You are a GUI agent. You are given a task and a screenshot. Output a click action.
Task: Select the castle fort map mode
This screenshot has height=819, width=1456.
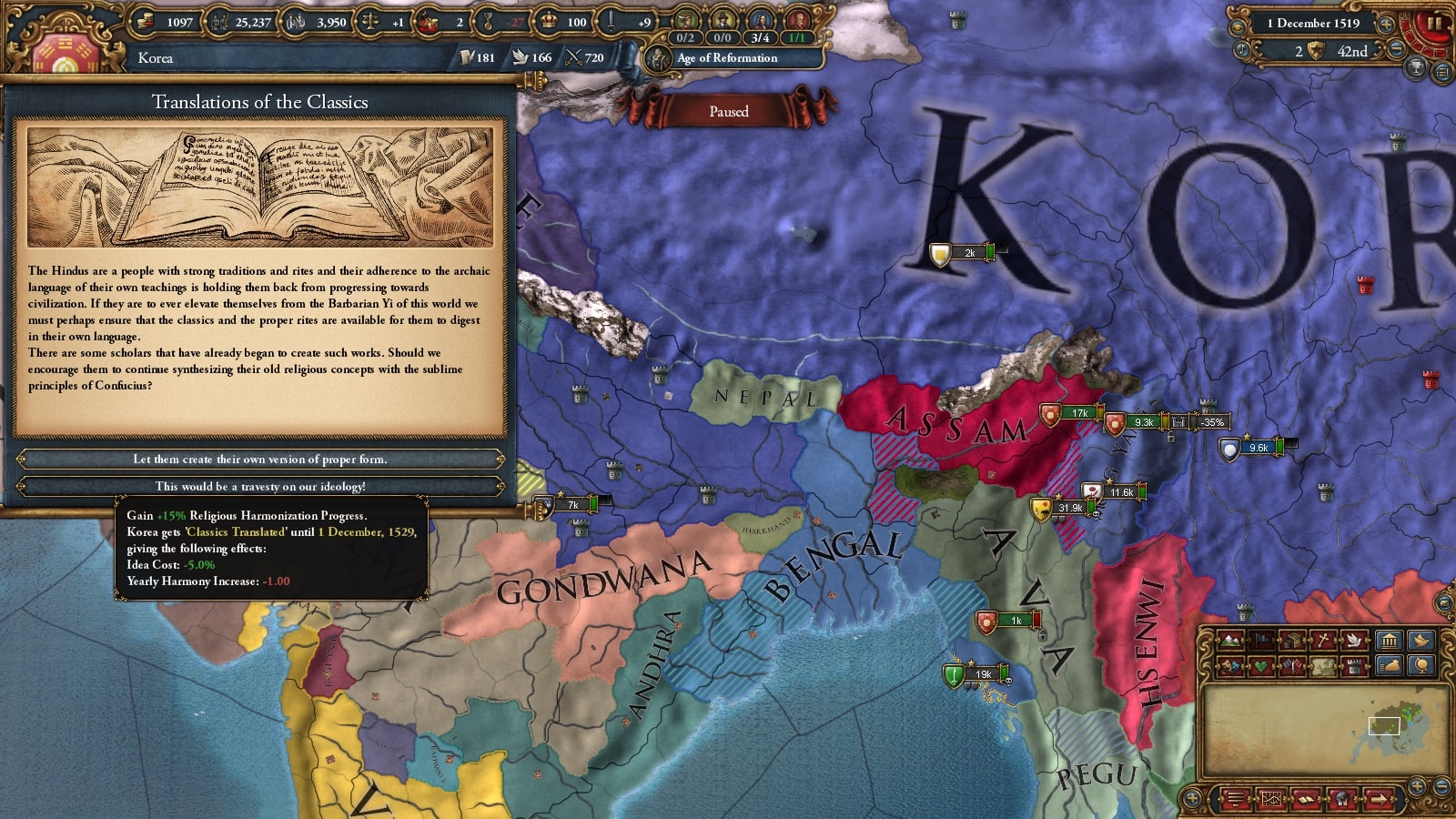point(1355,666)
